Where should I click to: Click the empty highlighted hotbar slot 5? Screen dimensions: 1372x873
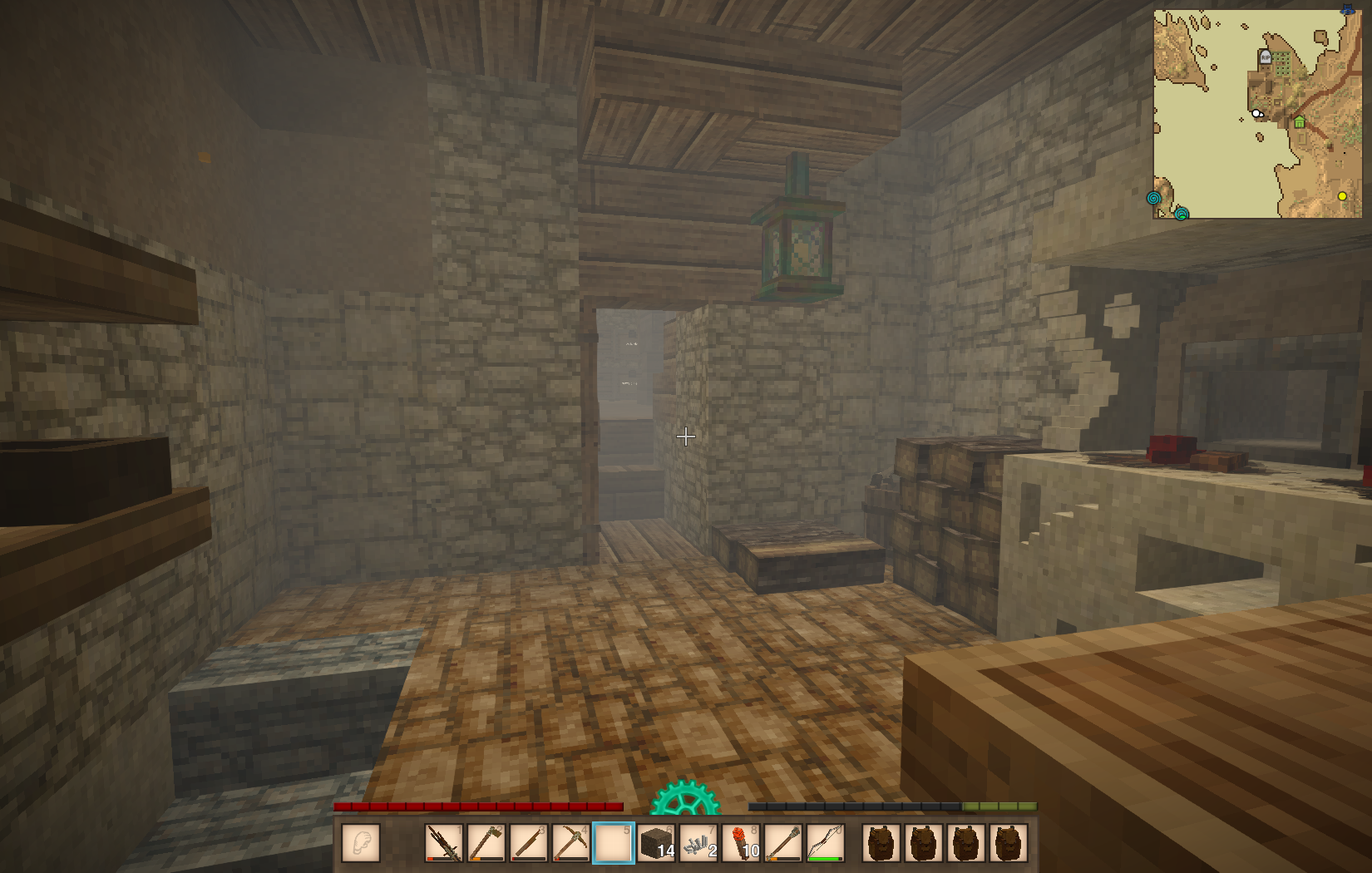pyautogui.click(x=614, y=843)
